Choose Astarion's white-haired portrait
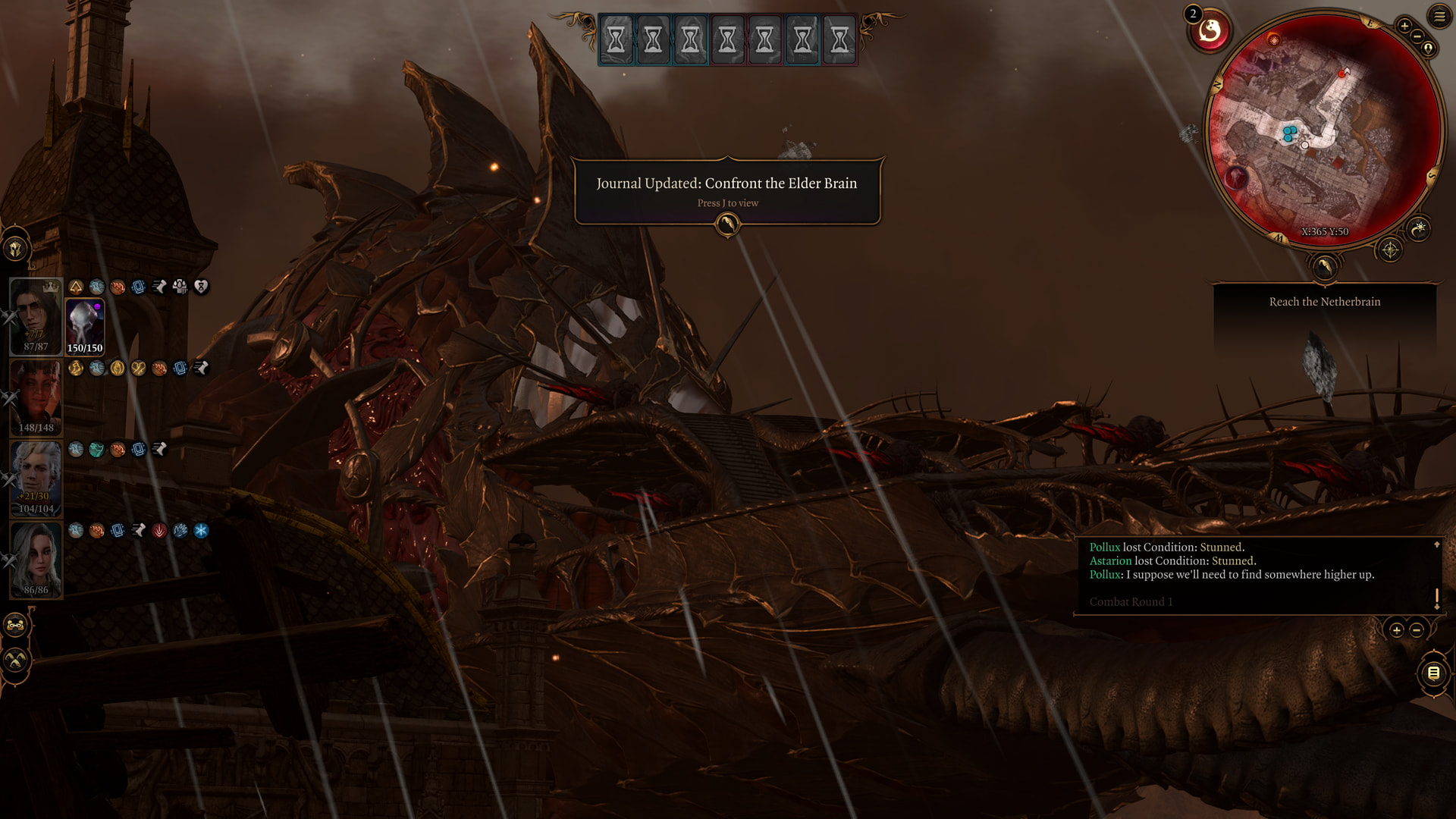 pyautogui.click(x=36, y=479)
